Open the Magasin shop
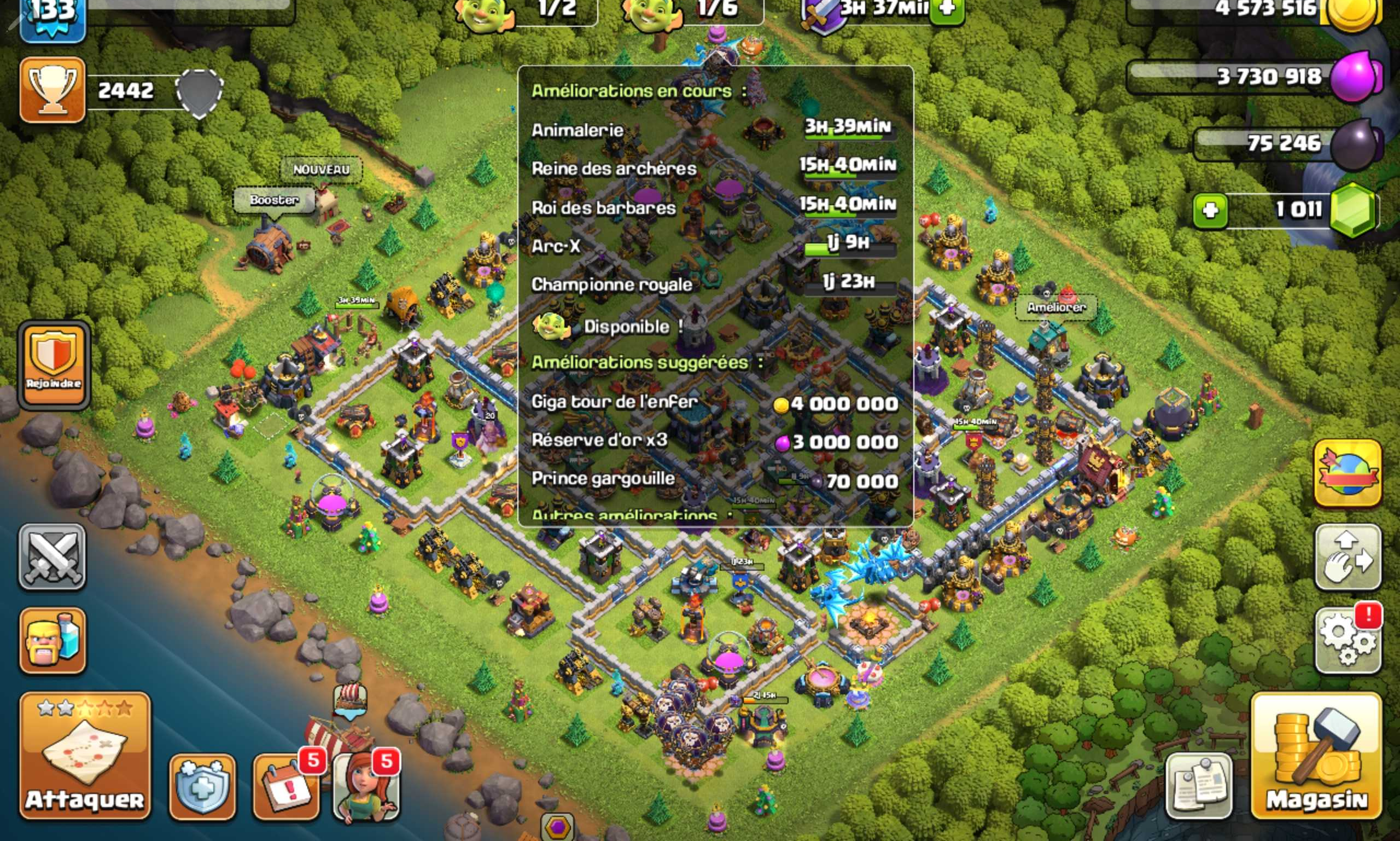This screenshot has width=1400, height=841. point(1316,756)
